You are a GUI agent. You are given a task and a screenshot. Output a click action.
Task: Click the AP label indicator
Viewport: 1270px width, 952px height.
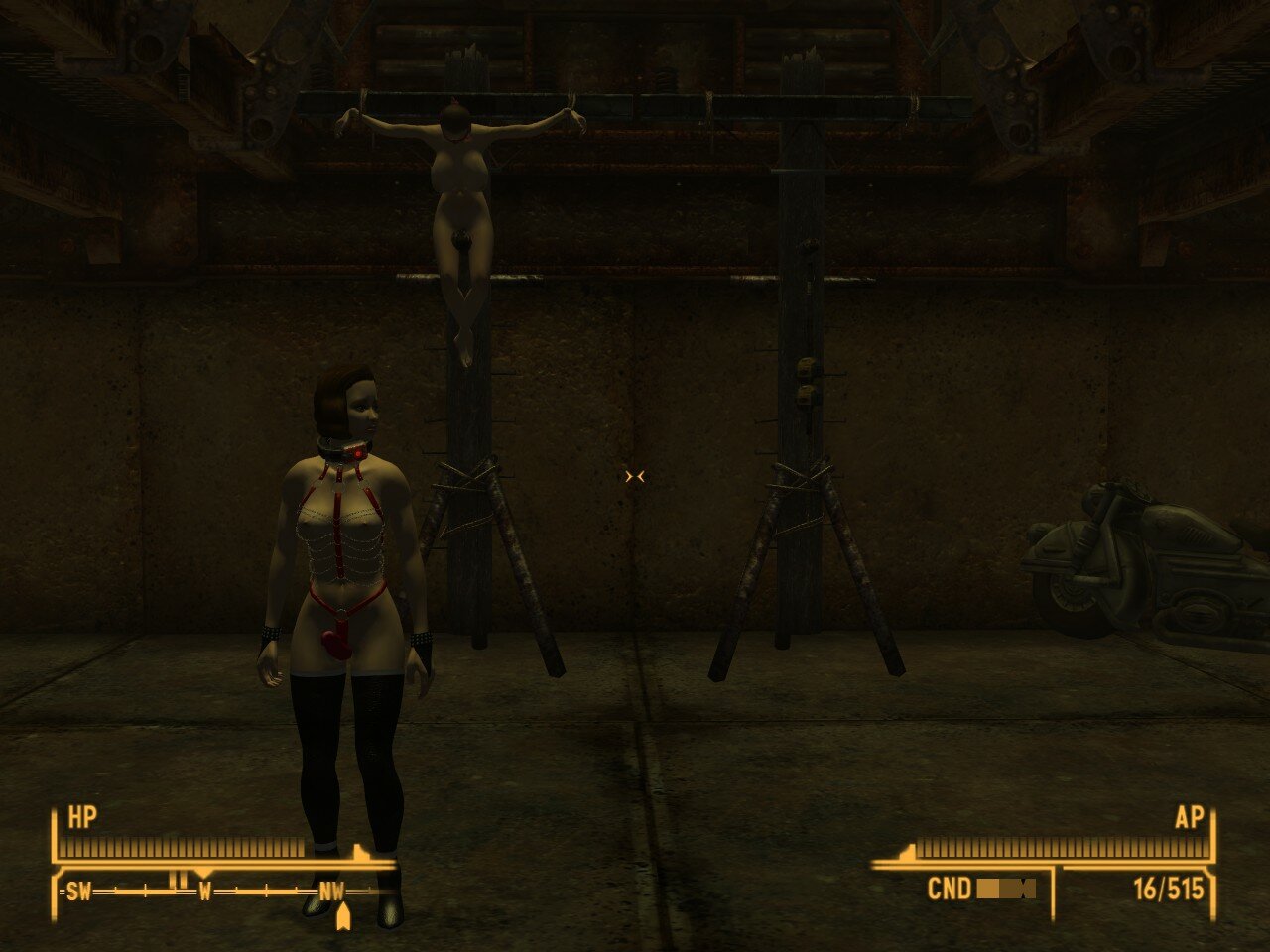(1189, 819)
